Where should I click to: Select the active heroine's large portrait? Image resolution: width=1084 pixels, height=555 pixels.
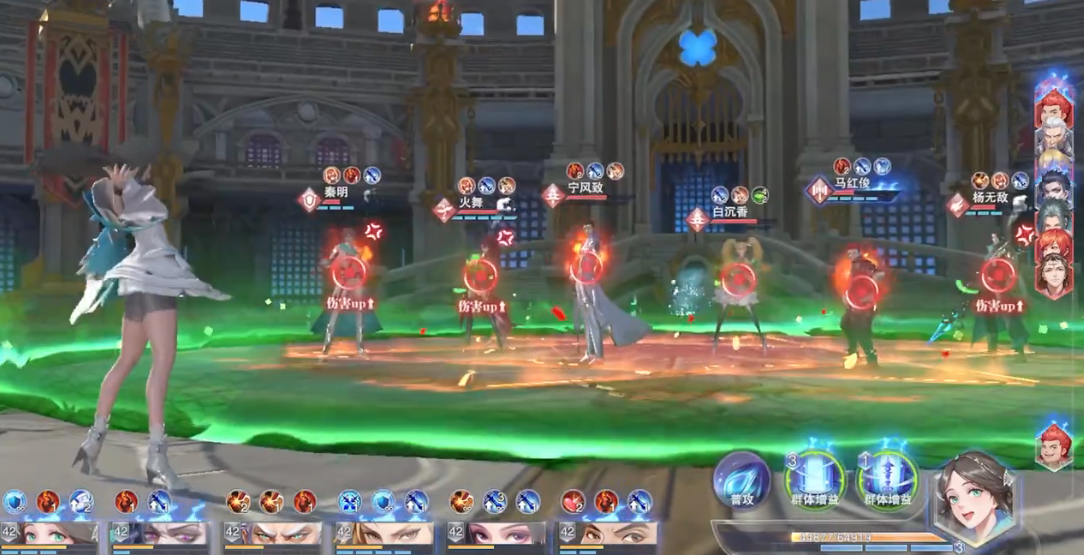(974, 495)
